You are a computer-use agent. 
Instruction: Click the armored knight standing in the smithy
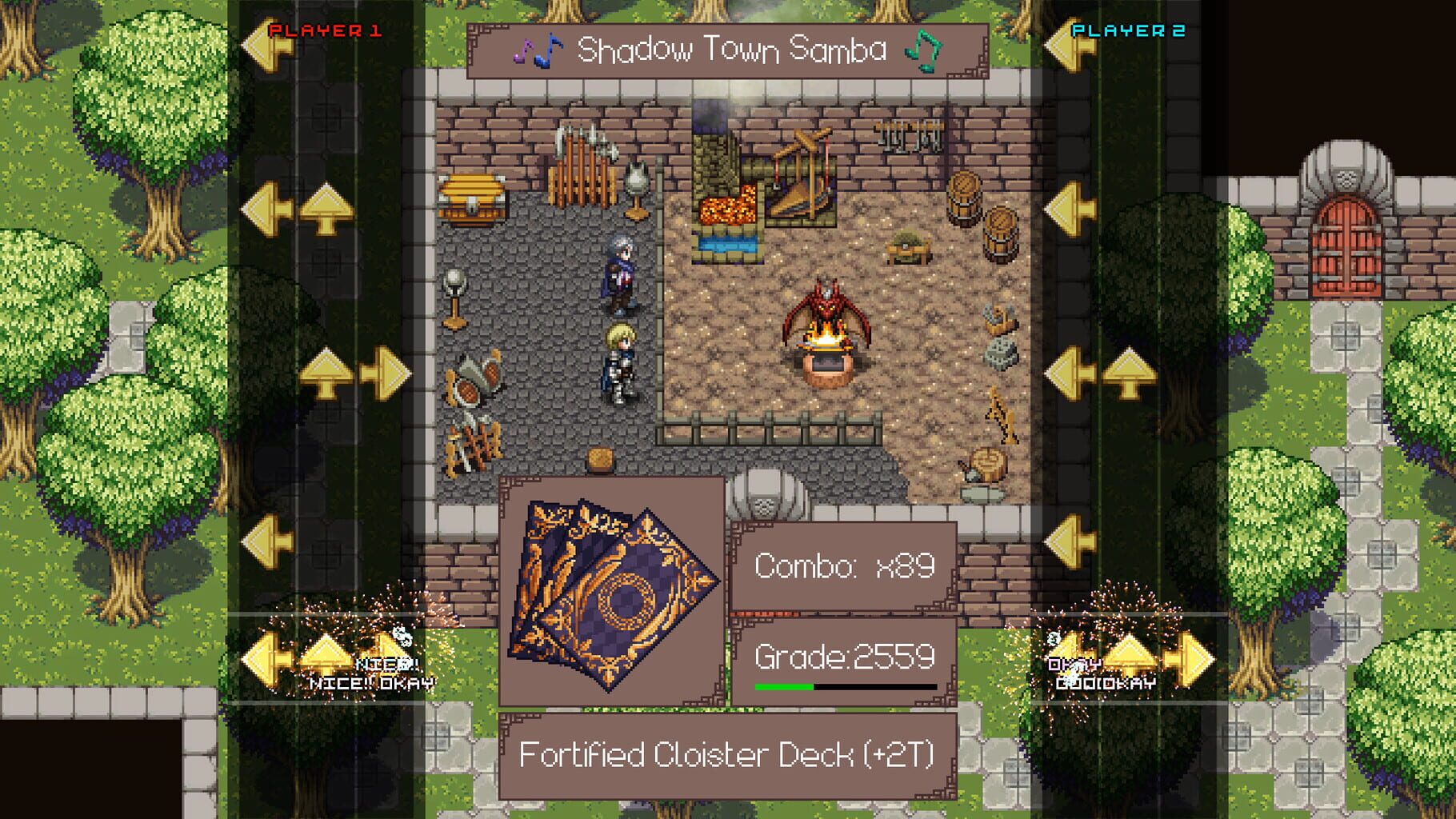tap(620, 370)
